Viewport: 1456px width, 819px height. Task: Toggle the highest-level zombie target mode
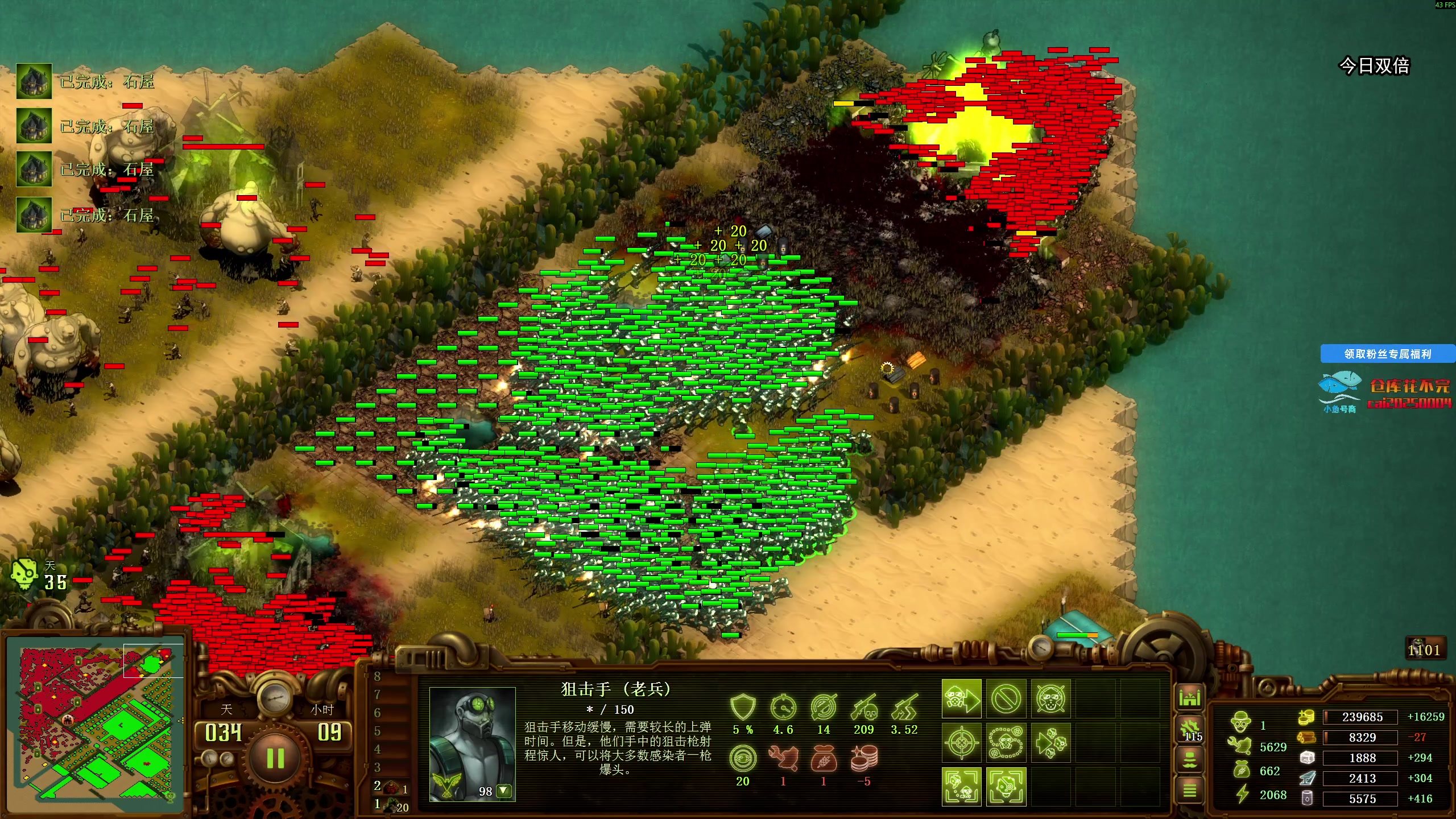pos(1006,787)
